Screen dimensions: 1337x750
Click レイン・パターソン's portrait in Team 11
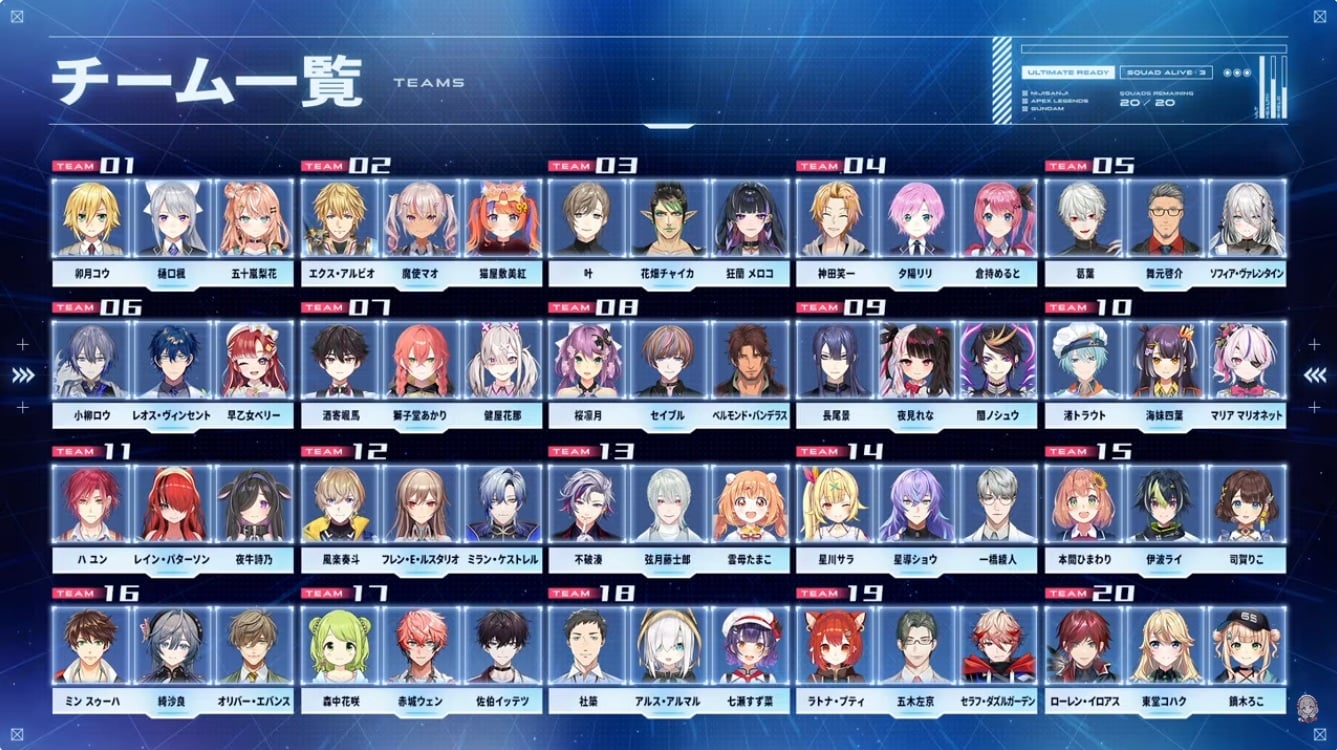click(x=173, y=504)
